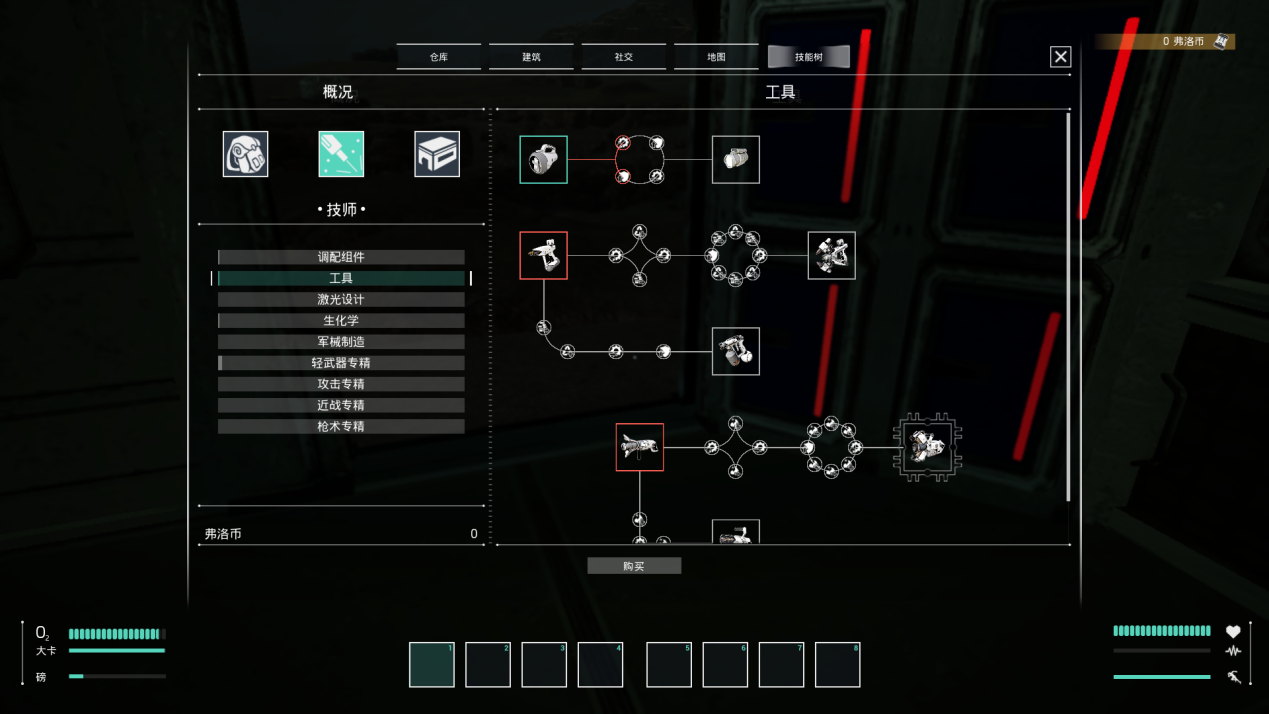Show the 地图 tab

tap(716, 57)
